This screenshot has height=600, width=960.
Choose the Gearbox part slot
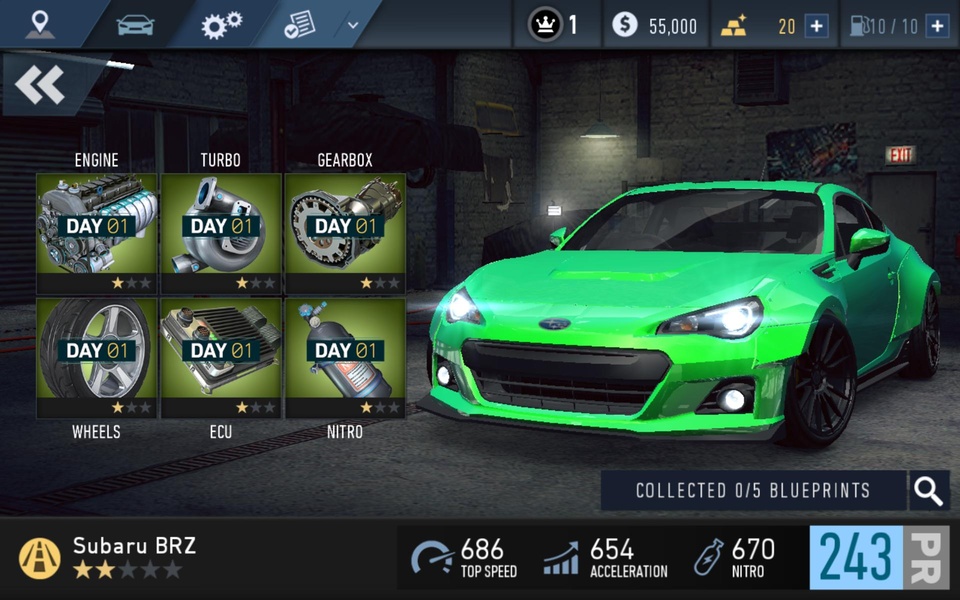point(345,233)
